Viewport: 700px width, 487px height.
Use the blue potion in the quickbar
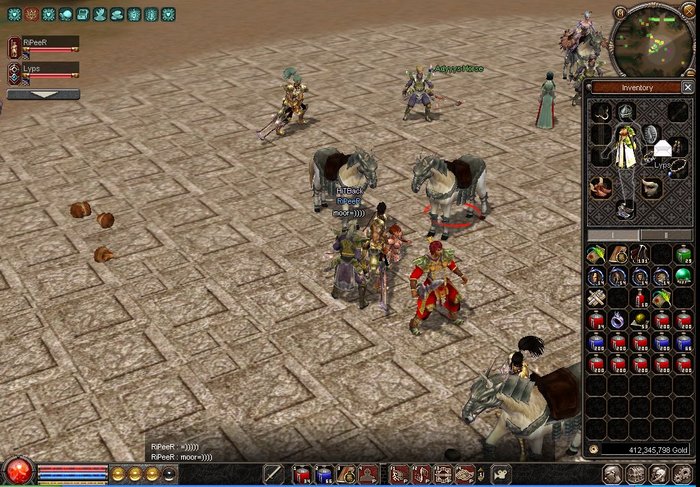[x=323, y=474]
